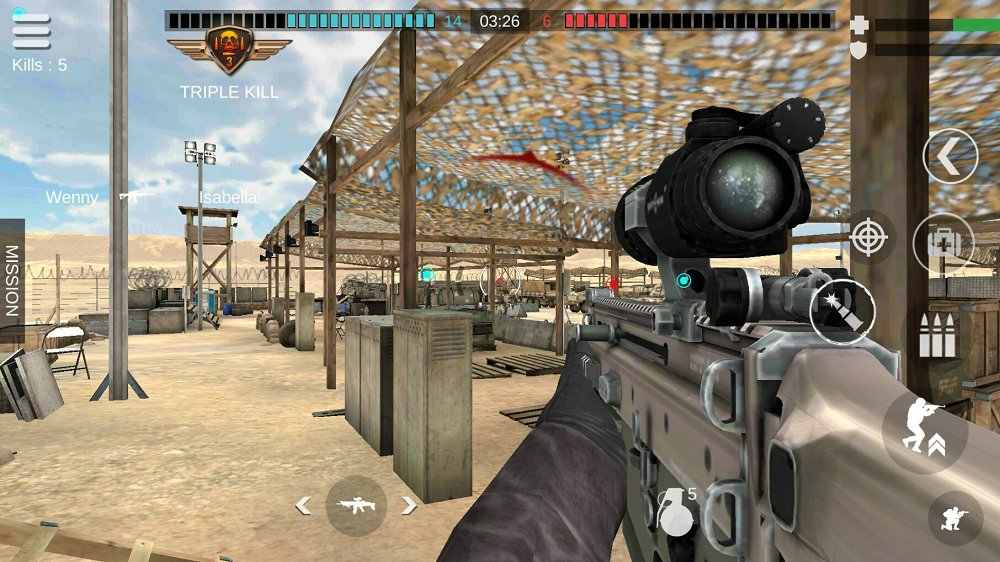Throw a grenade with the grenade button
Viewport: 1000px width, 562px height.
[x=677, y=512]
